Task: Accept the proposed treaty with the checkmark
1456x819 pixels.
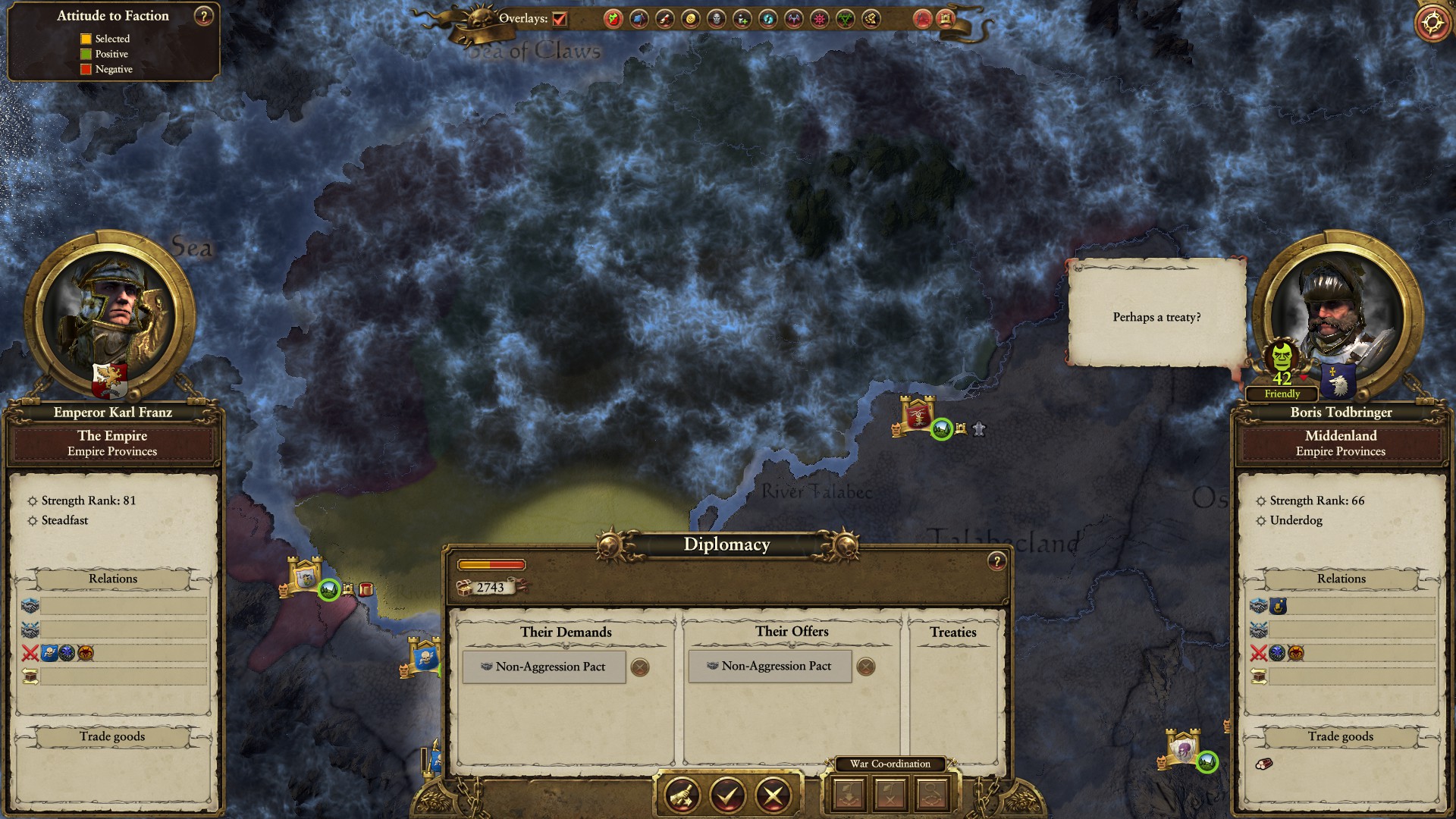Action: point(726,795)
